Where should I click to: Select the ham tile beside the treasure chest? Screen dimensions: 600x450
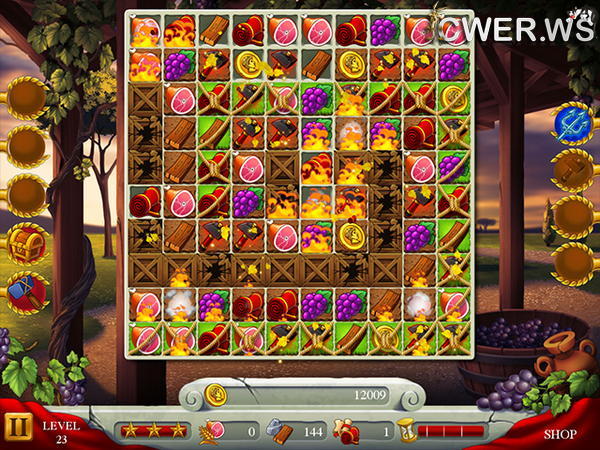click(x=181, y=201)
